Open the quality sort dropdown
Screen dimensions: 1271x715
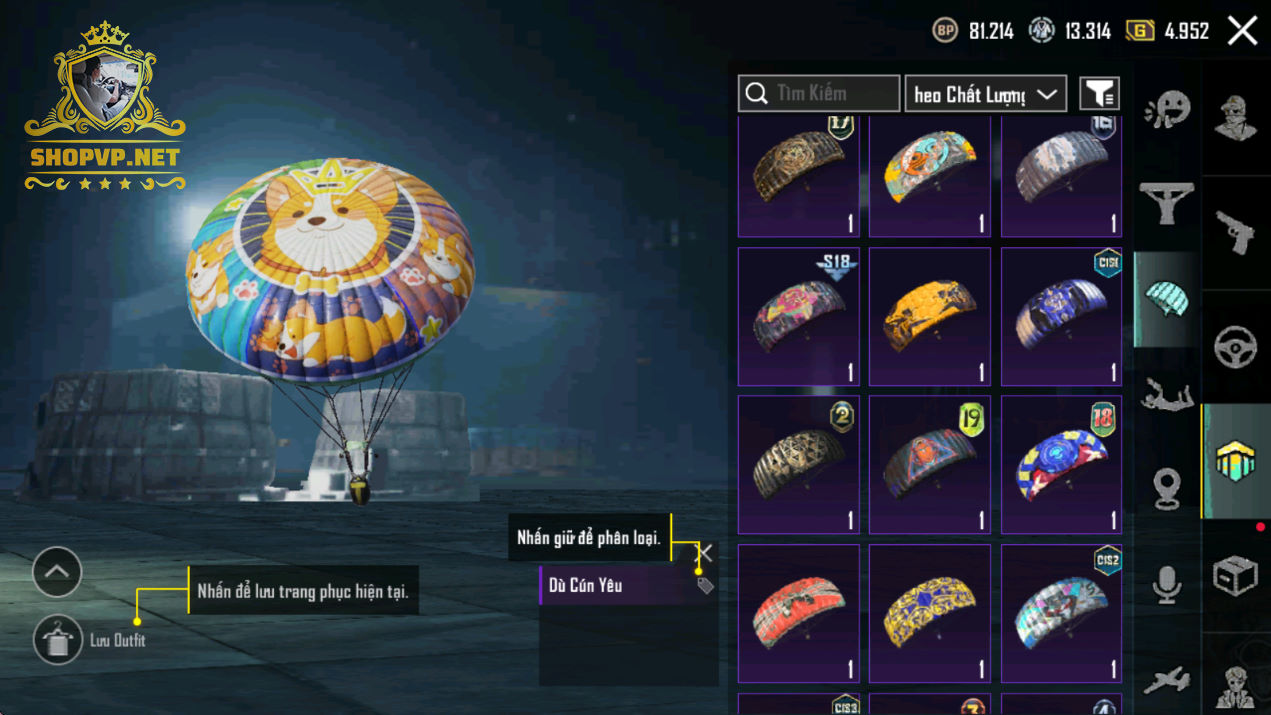tap(985, 94)
